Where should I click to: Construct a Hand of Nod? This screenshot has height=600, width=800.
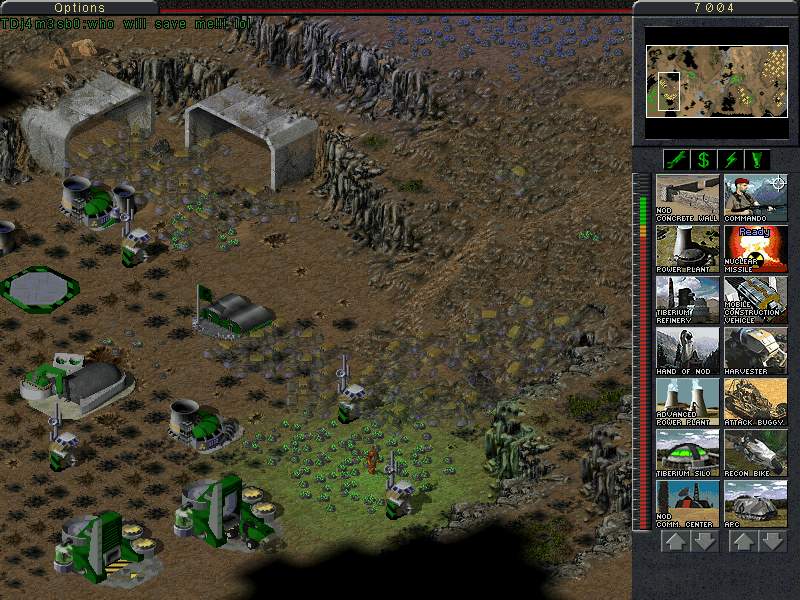click(x=687, y=351)
